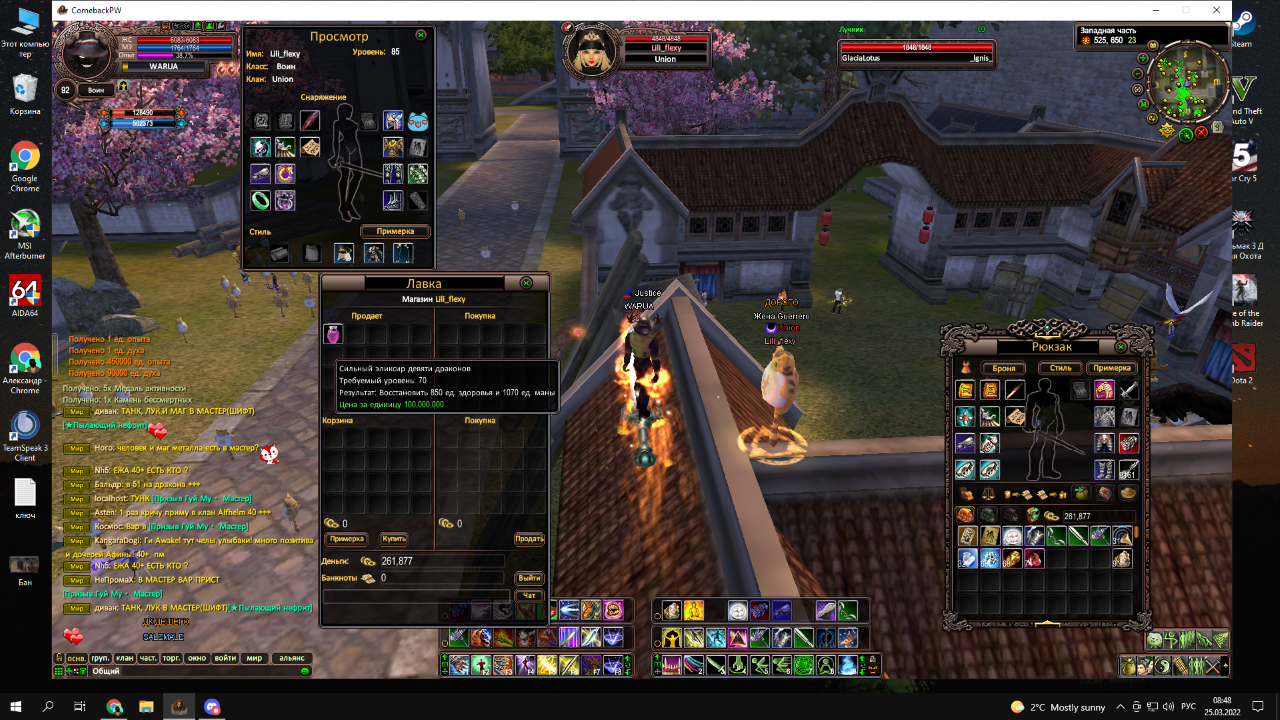Switch backpack to the Броня tab
1280x720 pixels.
(x=1004, y=368)
